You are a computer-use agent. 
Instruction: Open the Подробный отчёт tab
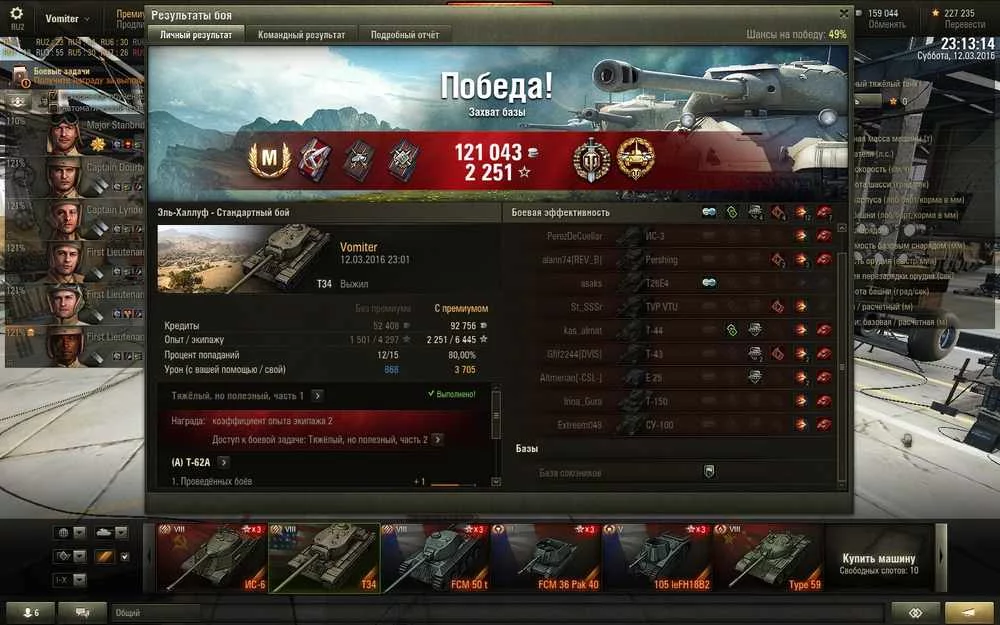point(404,34)
